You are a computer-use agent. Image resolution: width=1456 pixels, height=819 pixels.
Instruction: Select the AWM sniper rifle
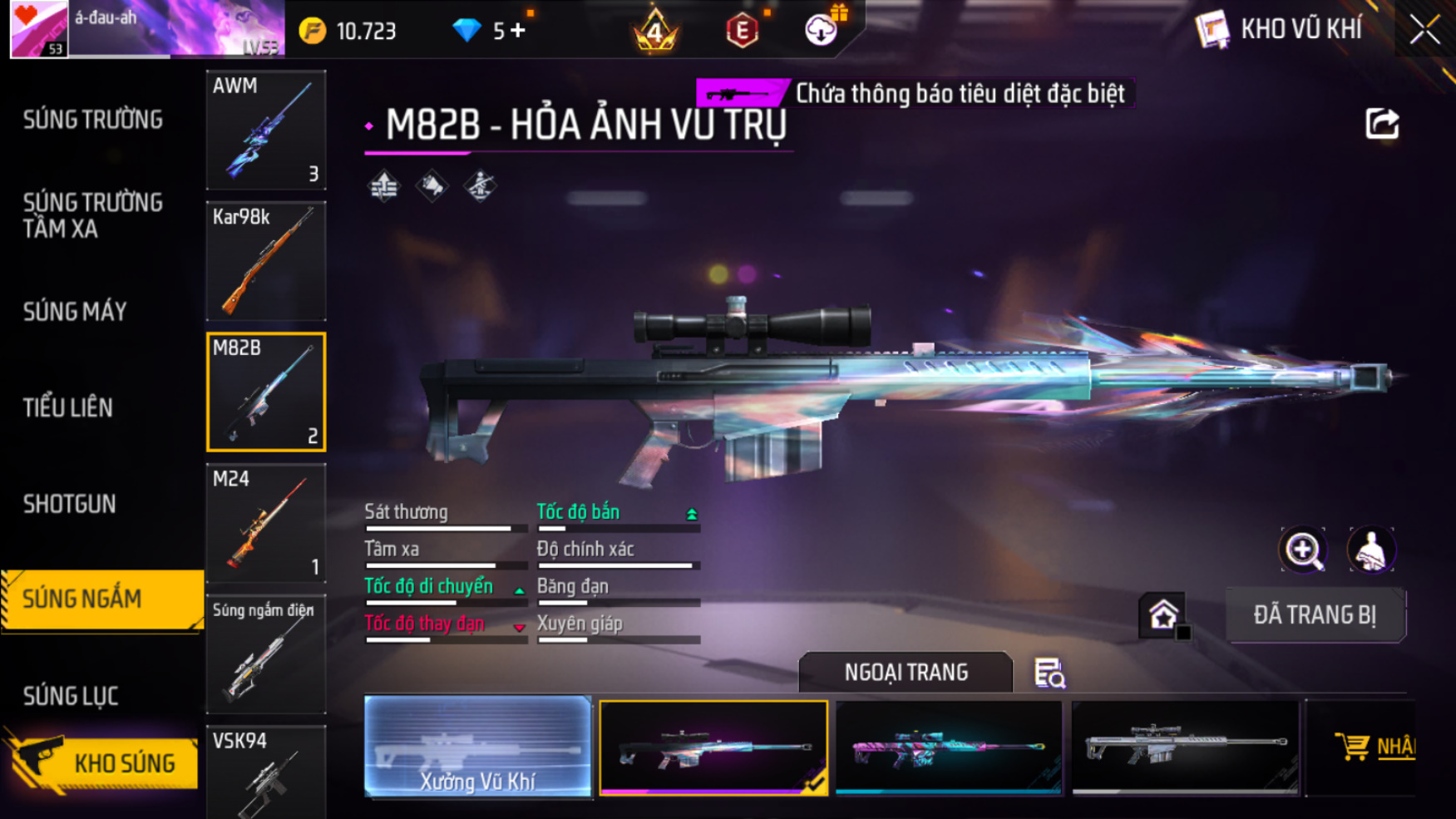[x=266, y=130]
